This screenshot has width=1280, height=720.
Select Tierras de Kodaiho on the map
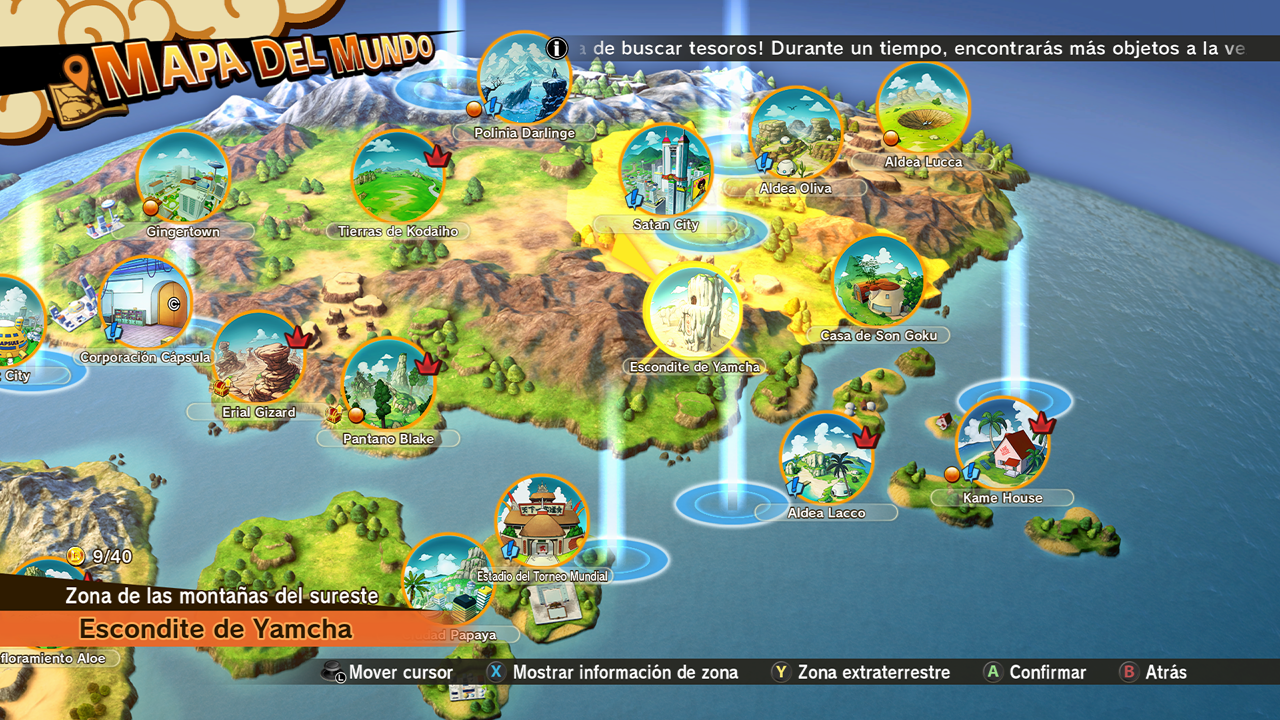coord(398,177)
